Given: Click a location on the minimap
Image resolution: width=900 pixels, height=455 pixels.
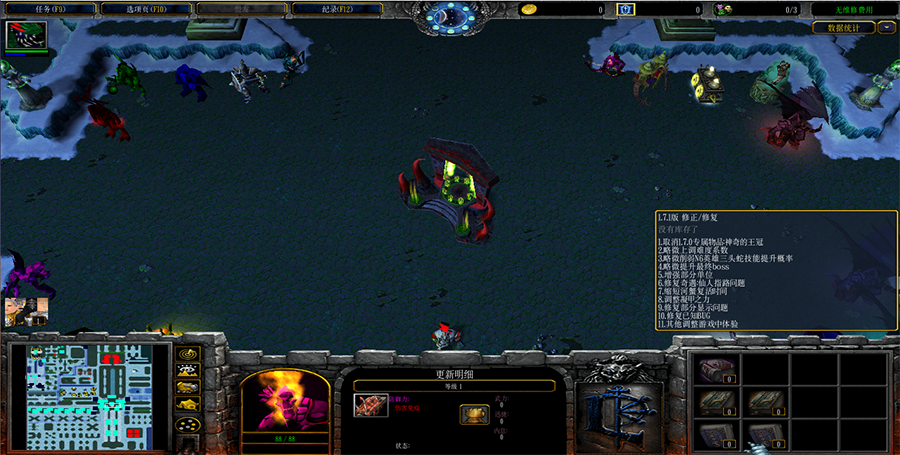Looking at the screenshot, I should [88, 393].
